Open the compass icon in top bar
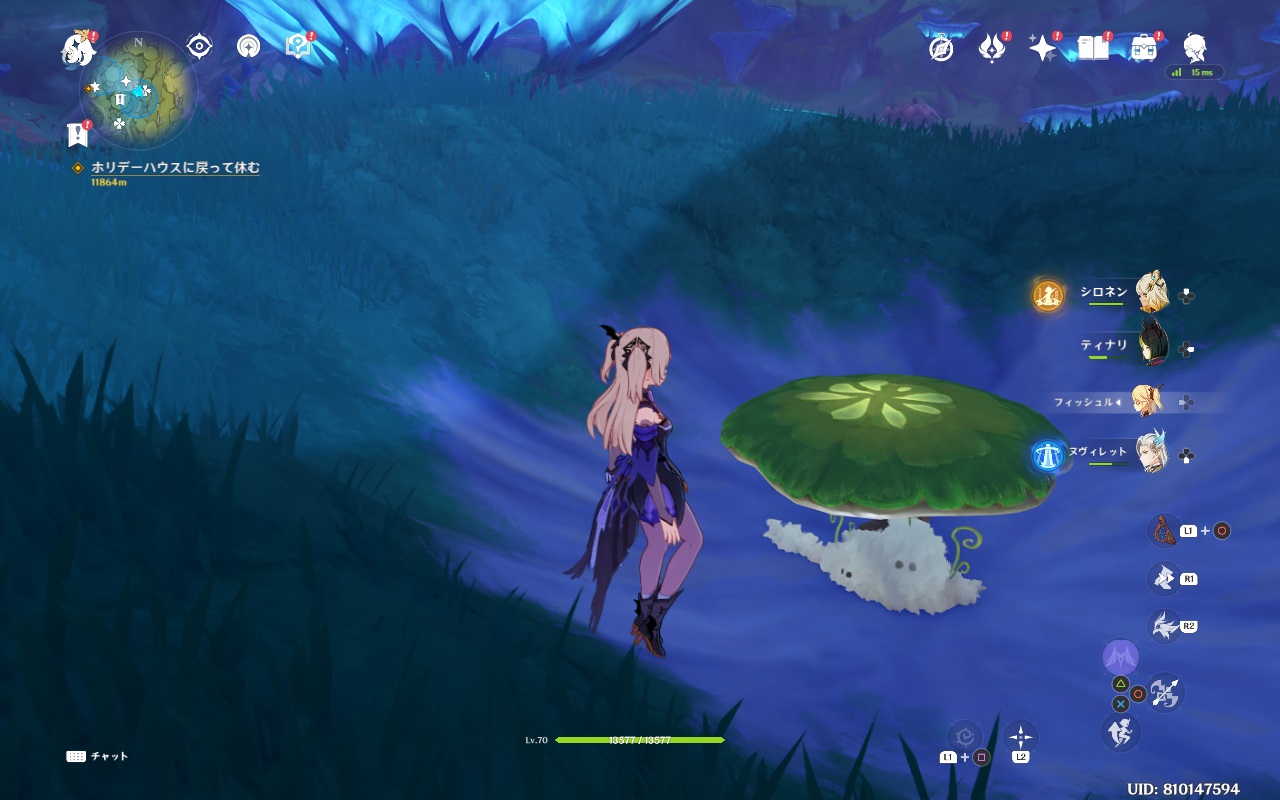 tap(941, 48)
